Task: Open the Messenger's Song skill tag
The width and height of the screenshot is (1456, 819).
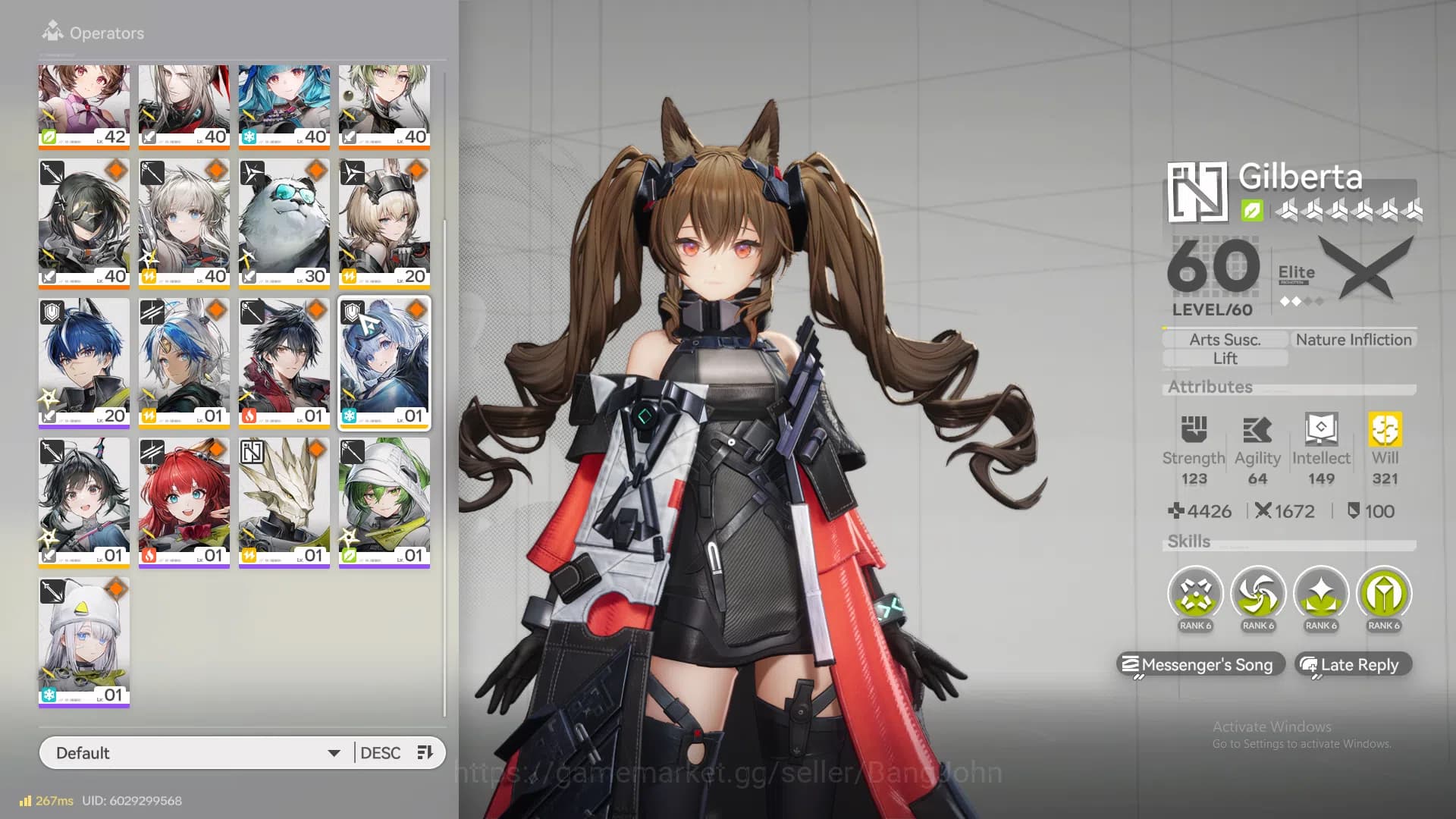Action: [x=1200, y=665]
